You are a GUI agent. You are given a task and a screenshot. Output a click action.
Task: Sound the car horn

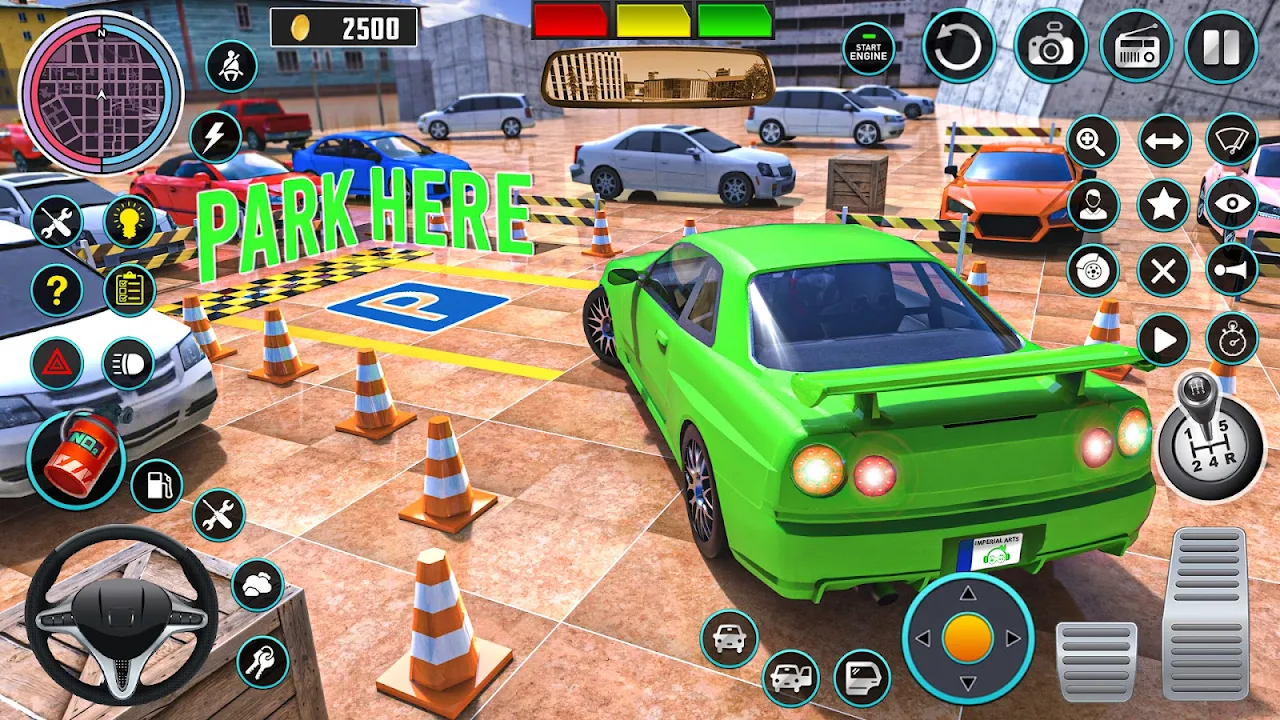pyautogui.click(x=1231, y=269)
